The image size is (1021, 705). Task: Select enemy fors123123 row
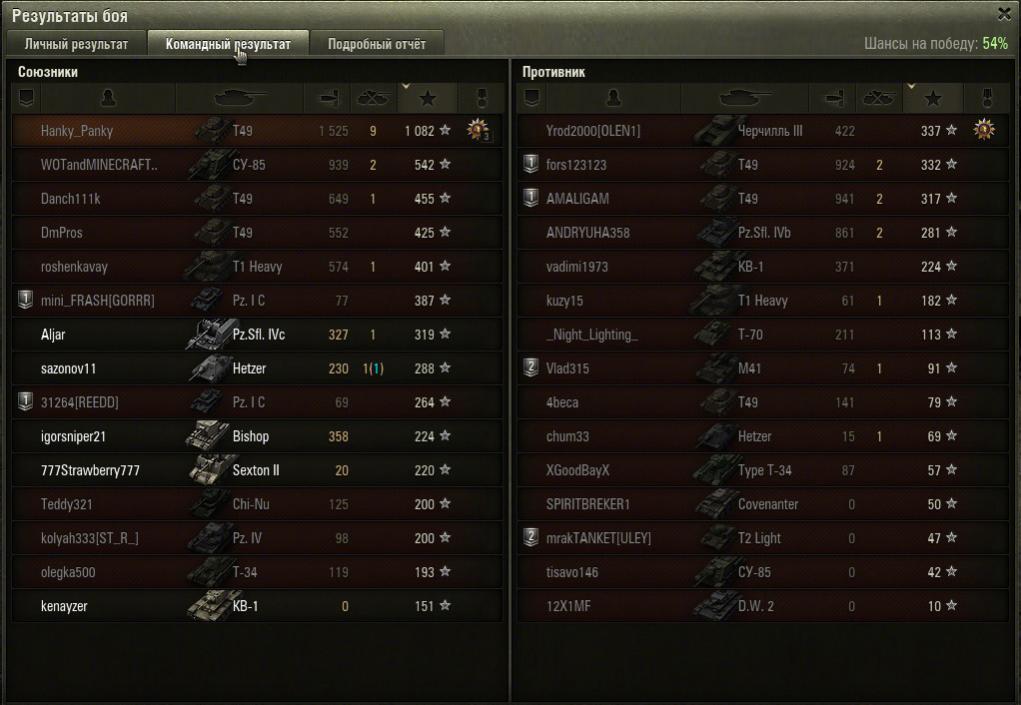click(576, 165)
